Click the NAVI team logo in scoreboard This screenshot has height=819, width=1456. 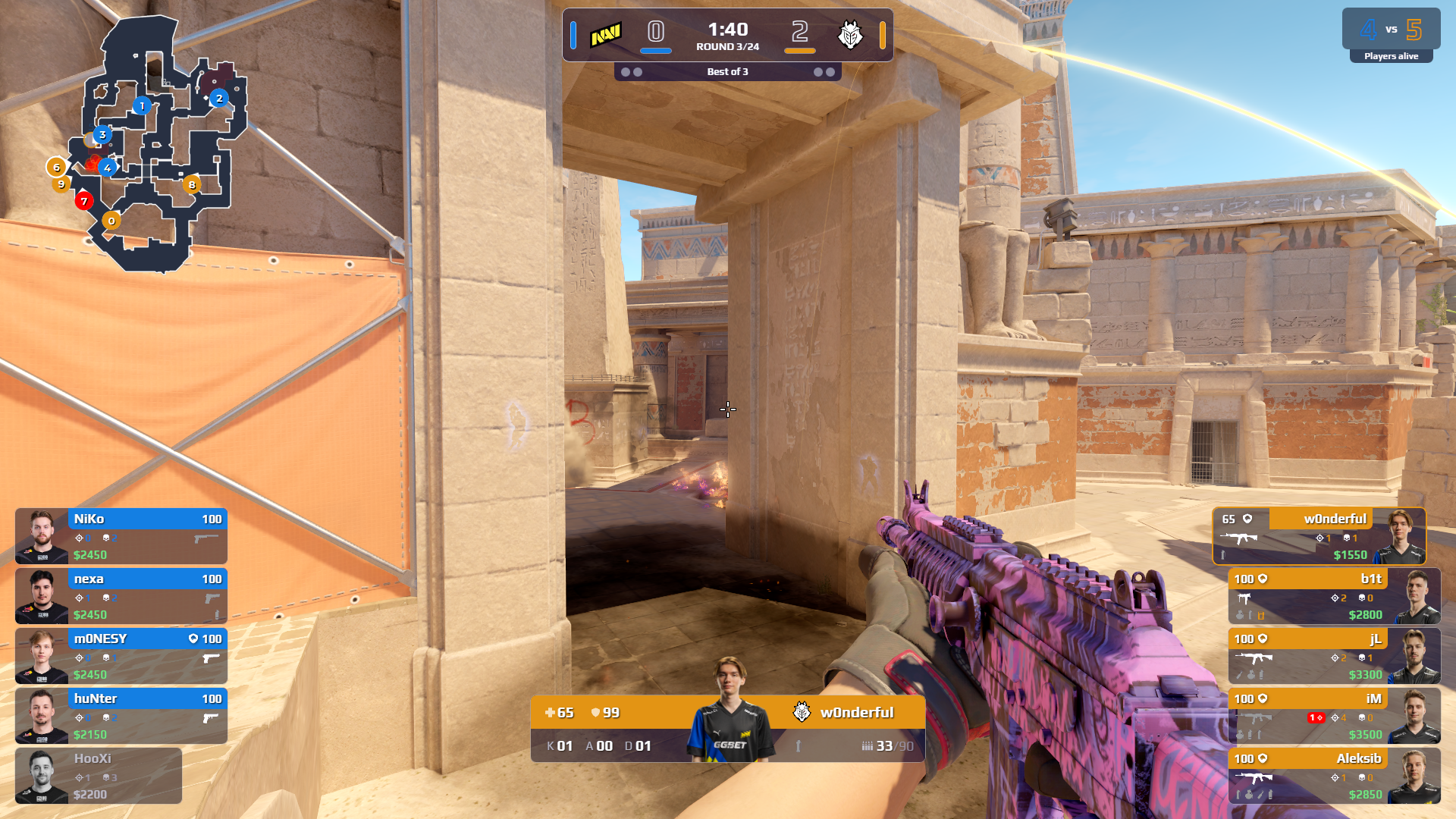606,34
